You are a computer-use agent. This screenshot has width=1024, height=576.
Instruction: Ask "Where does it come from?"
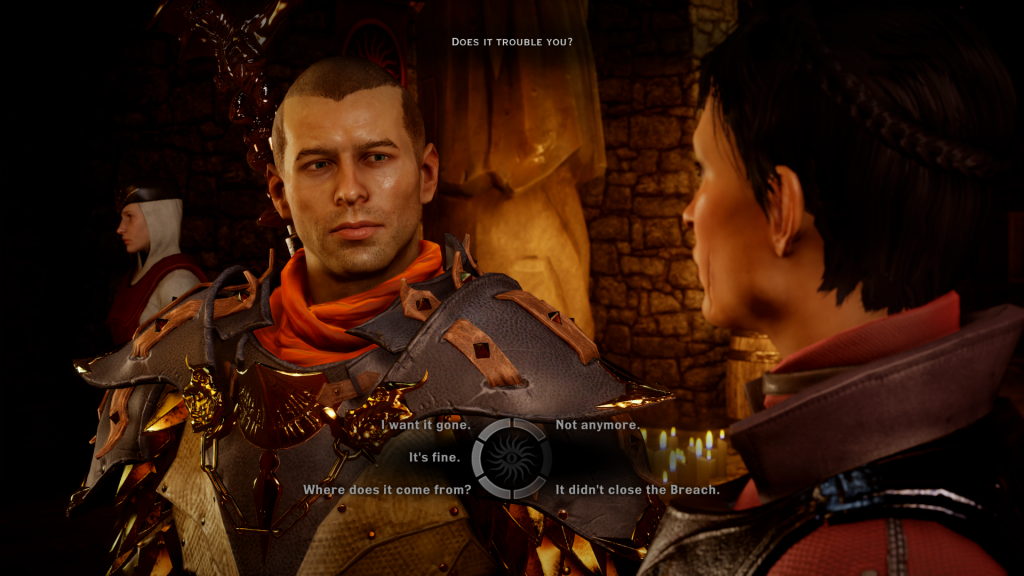pos(387,490)
